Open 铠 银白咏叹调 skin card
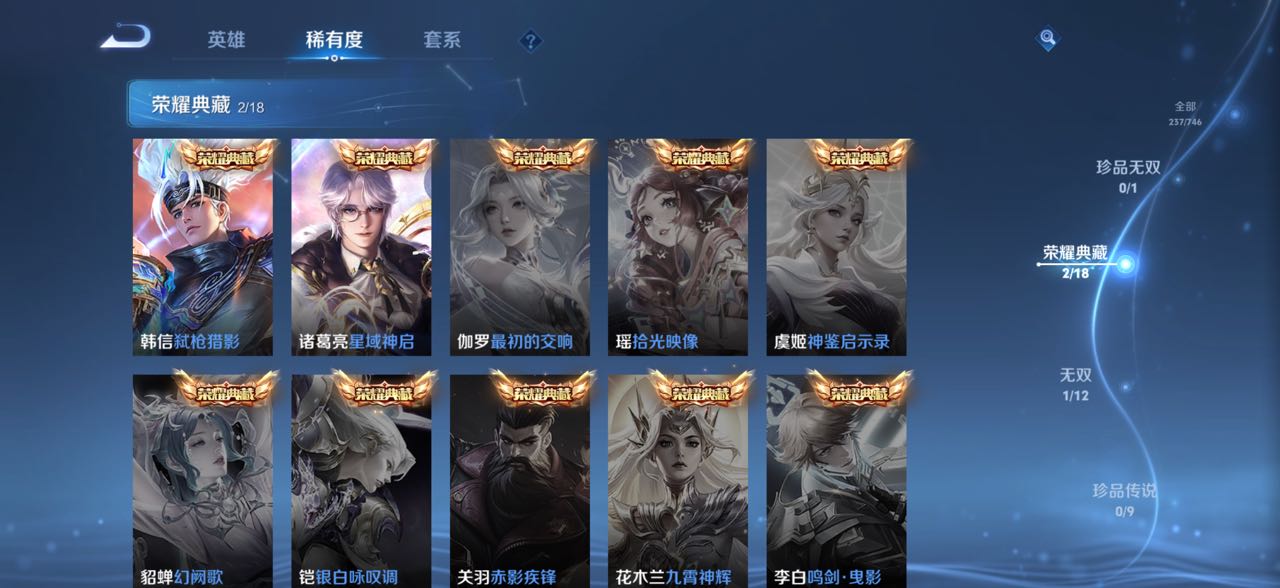This screenshot has width=1280, height=588. click(361, 482)
